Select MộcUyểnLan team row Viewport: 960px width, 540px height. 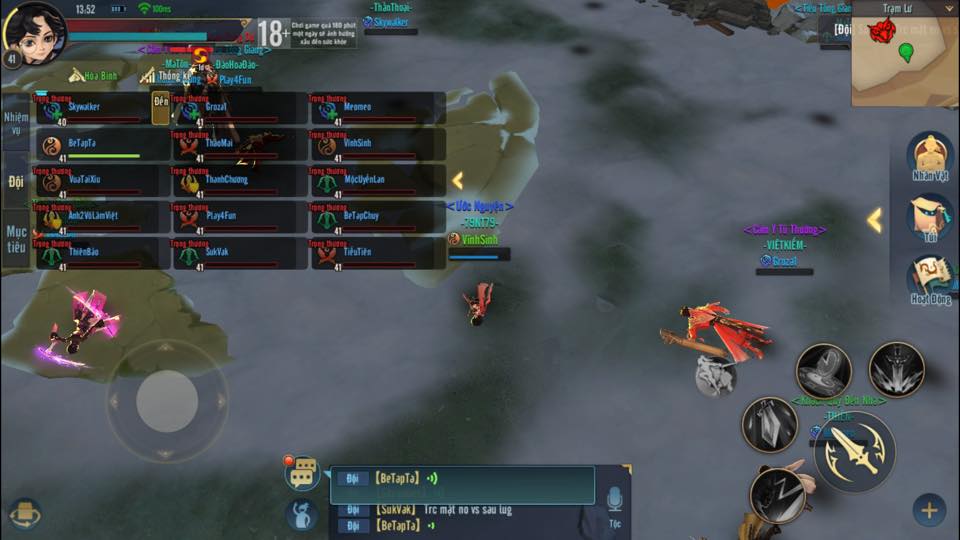coord(376,181)
